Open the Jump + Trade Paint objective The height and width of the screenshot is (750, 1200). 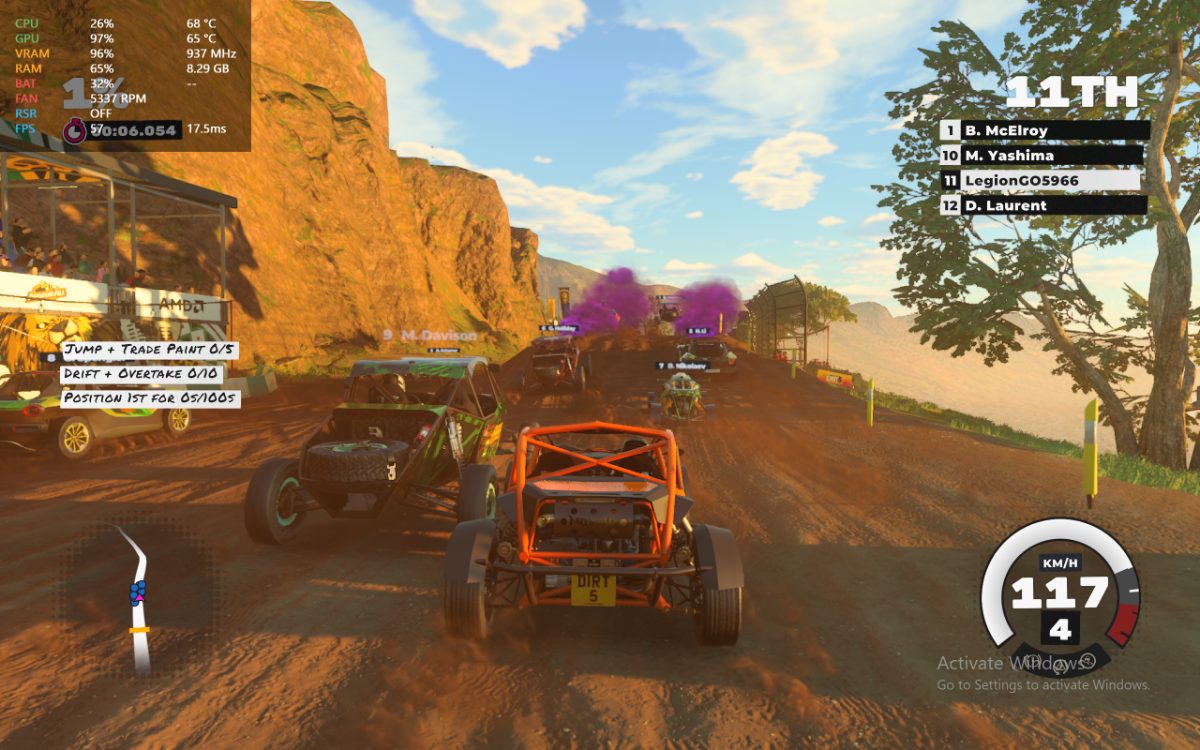pos(151,350)
